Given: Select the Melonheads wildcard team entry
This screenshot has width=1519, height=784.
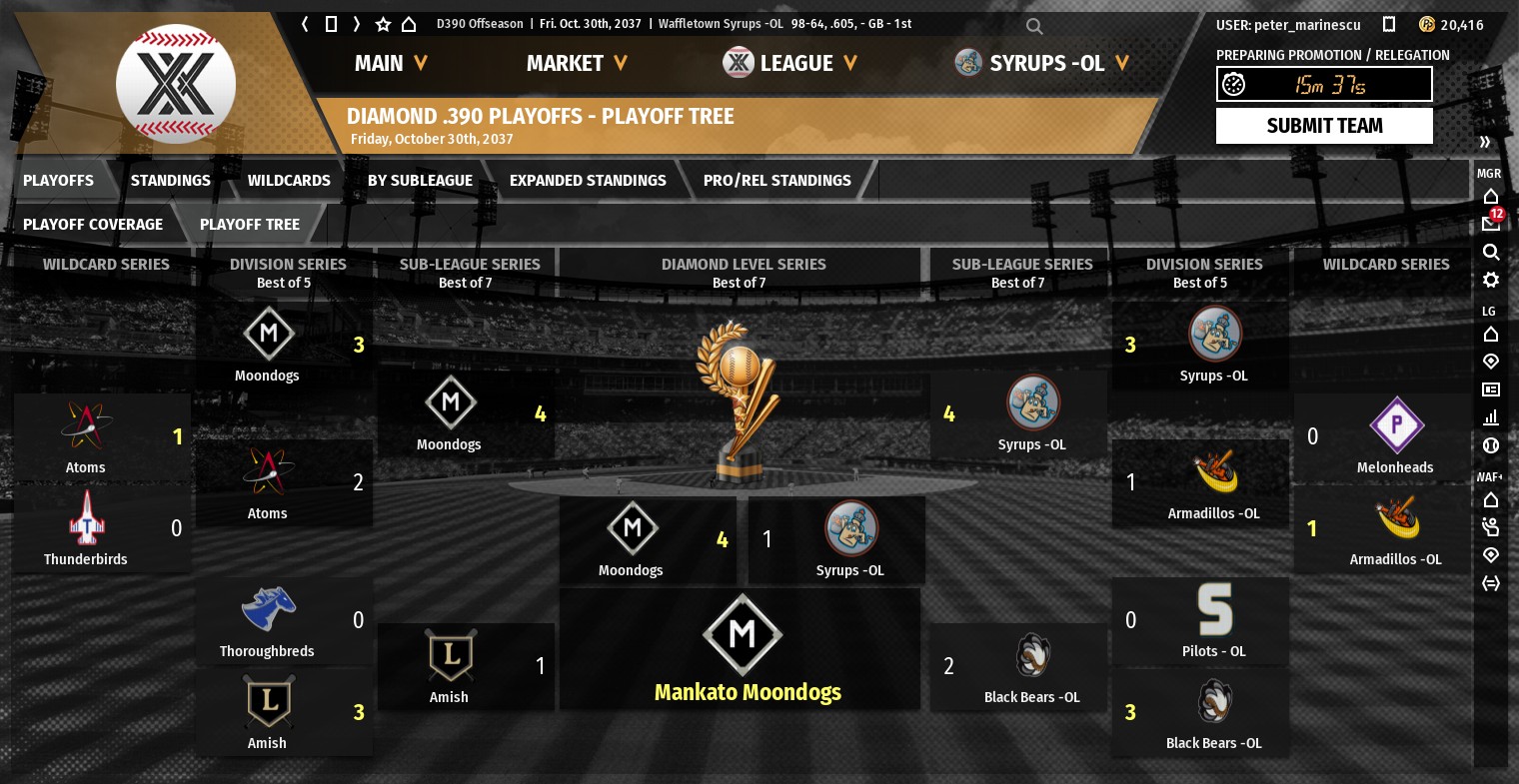Looking at the screenshot, I should coord(1395,437).
